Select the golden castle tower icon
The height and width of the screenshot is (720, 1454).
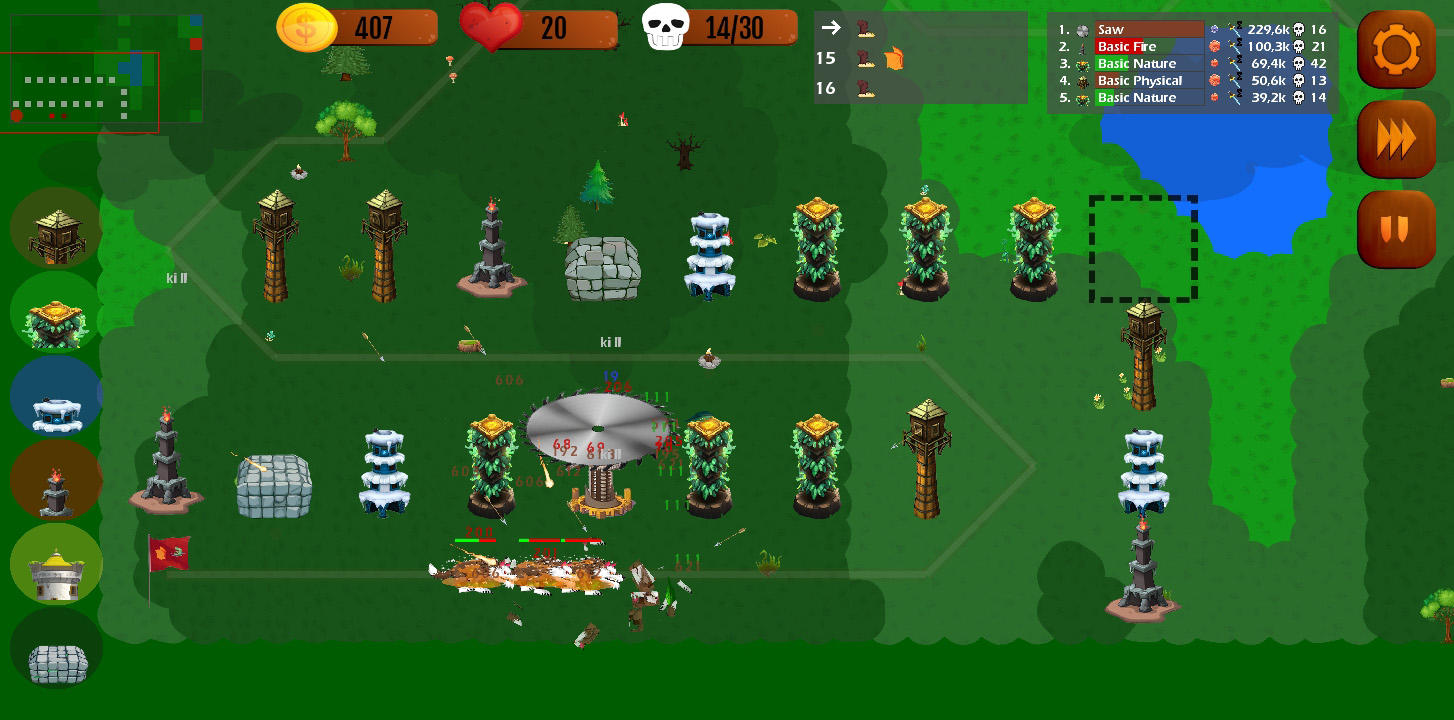pyautogui.click(x=56, y=564)
